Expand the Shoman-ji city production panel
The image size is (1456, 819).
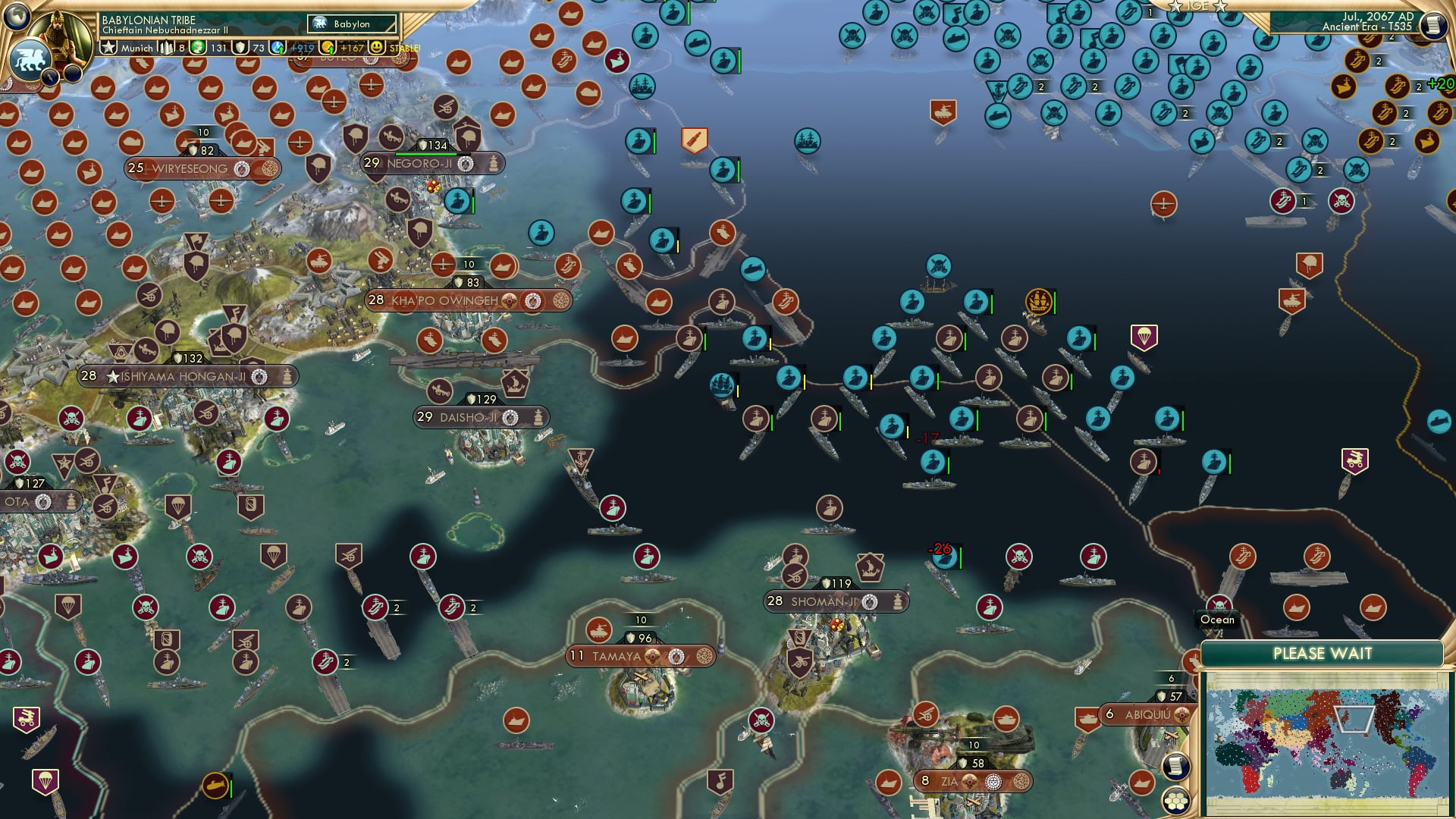(x=898, y=601)
